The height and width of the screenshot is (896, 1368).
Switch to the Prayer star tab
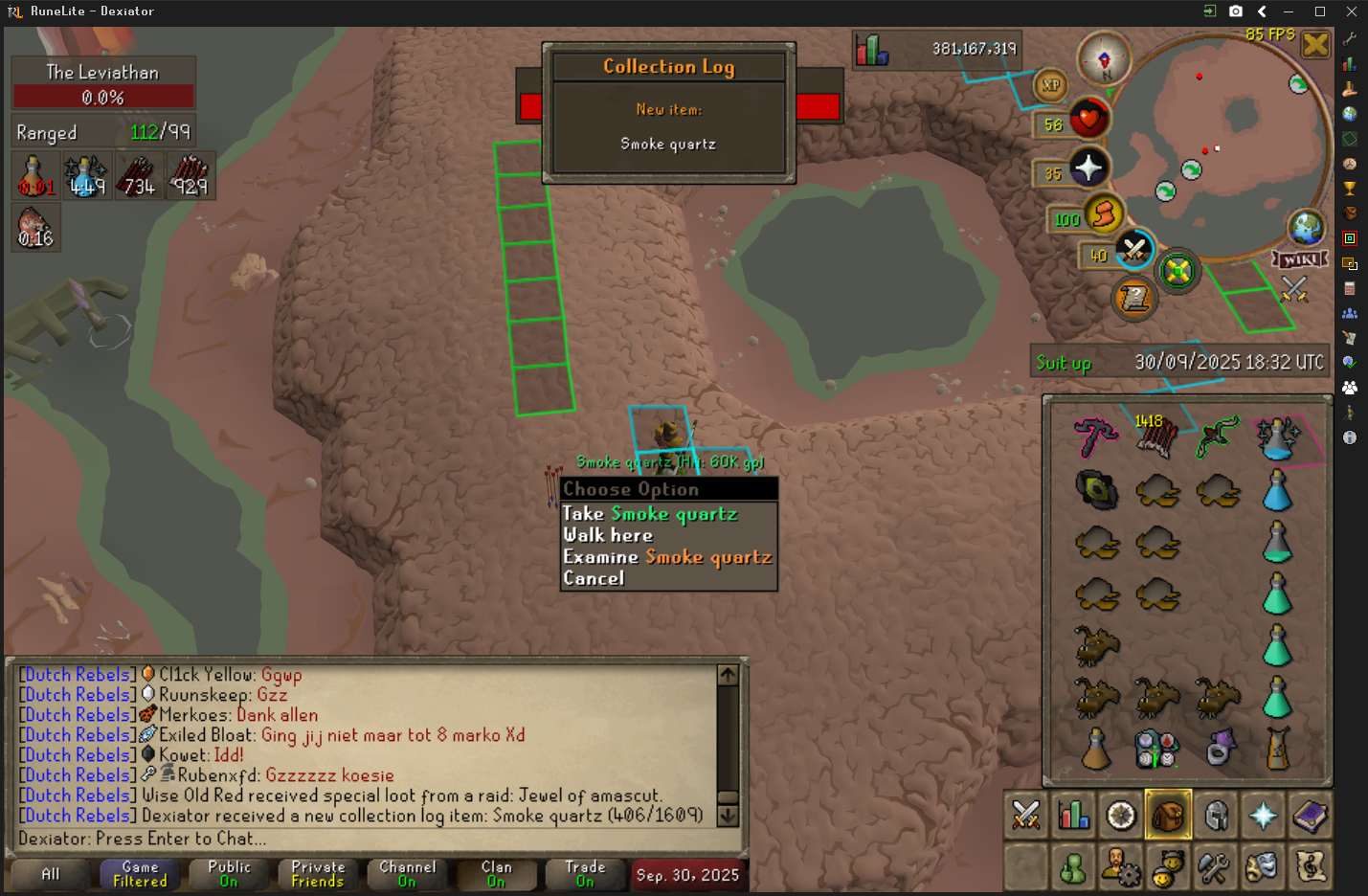(1263, 817)
